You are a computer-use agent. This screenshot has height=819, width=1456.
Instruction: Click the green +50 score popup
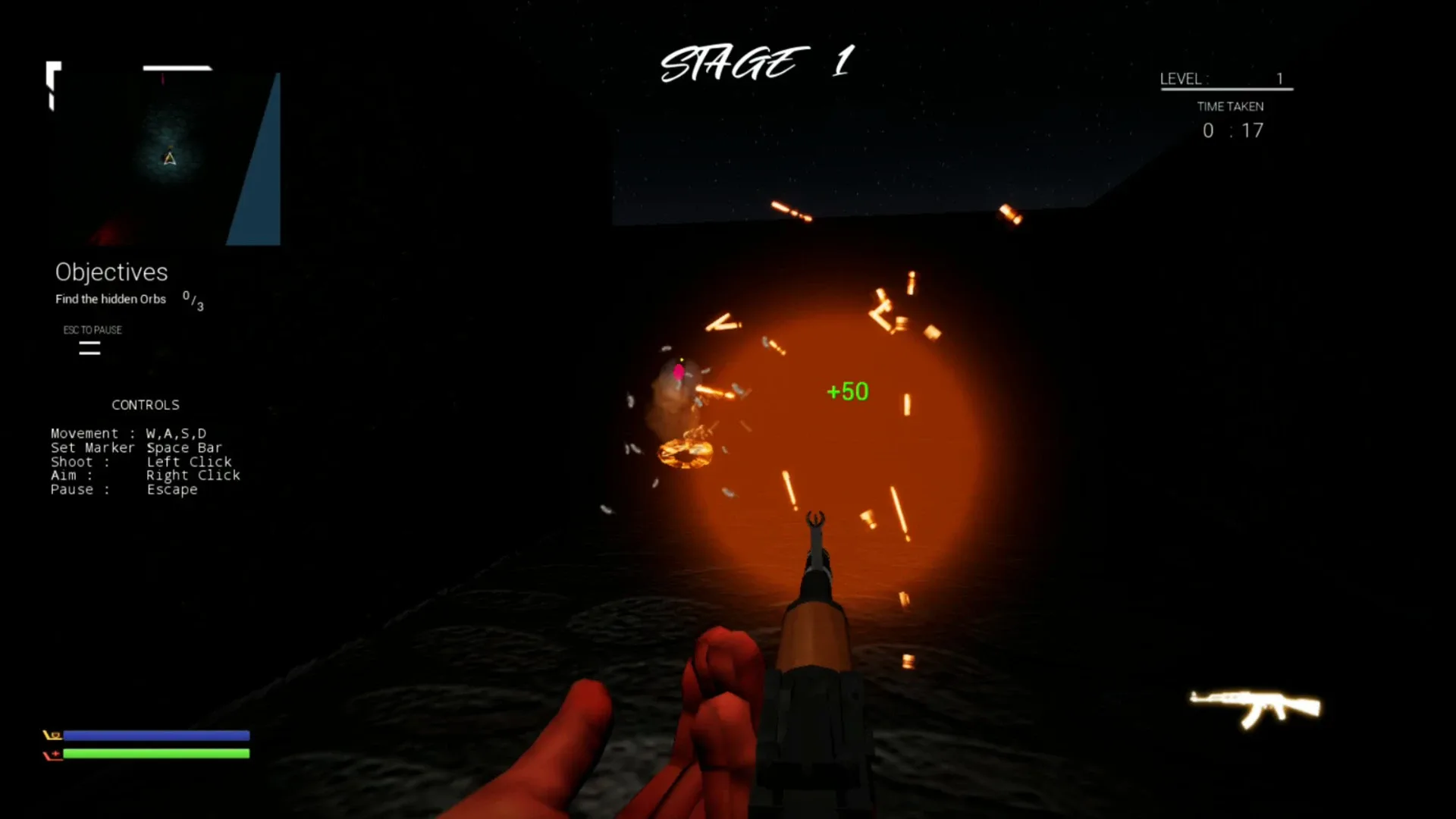click(847, 391)
